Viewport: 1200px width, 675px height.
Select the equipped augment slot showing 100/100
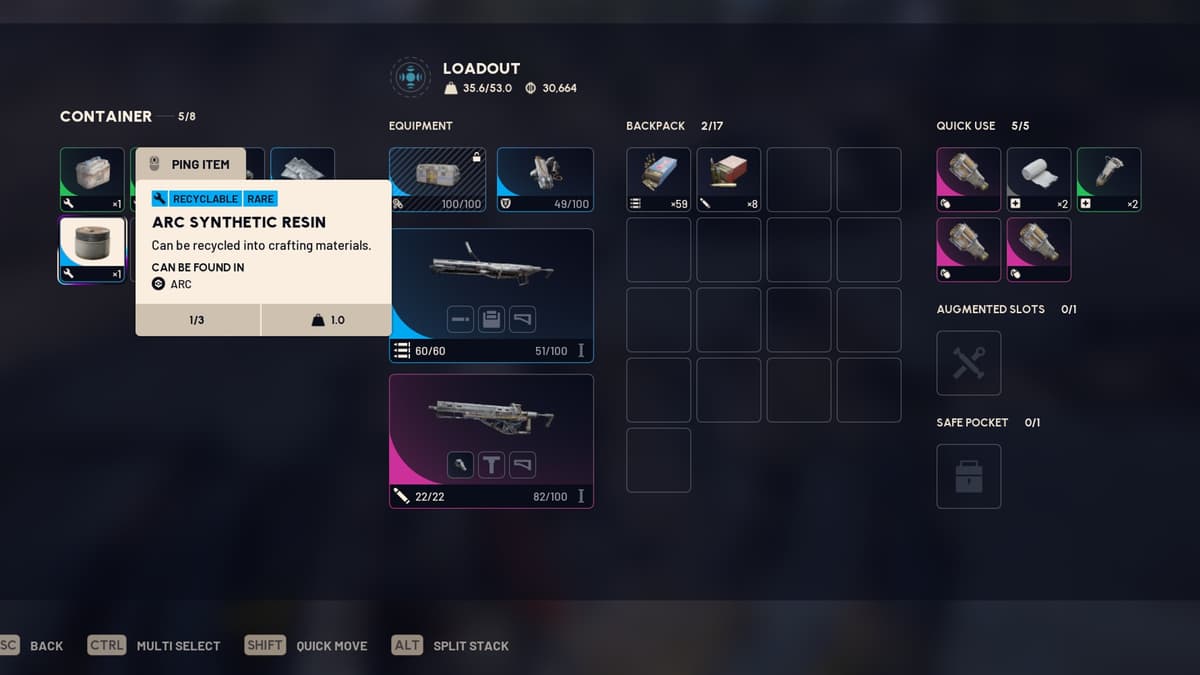point(437,179)
